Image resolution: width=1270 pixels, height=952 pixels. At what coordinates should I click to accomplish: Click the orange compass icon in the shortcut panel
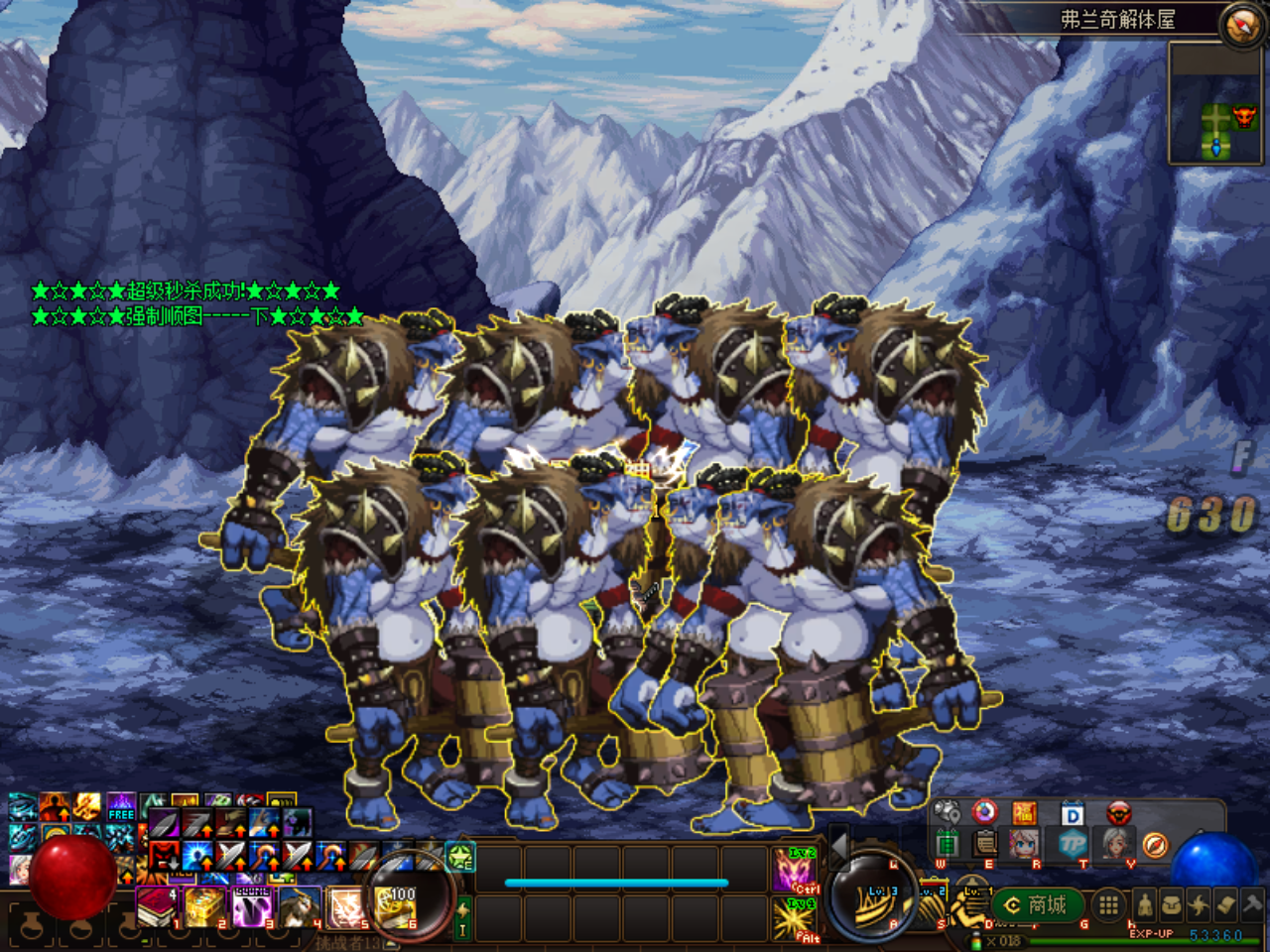point(1155,845)
